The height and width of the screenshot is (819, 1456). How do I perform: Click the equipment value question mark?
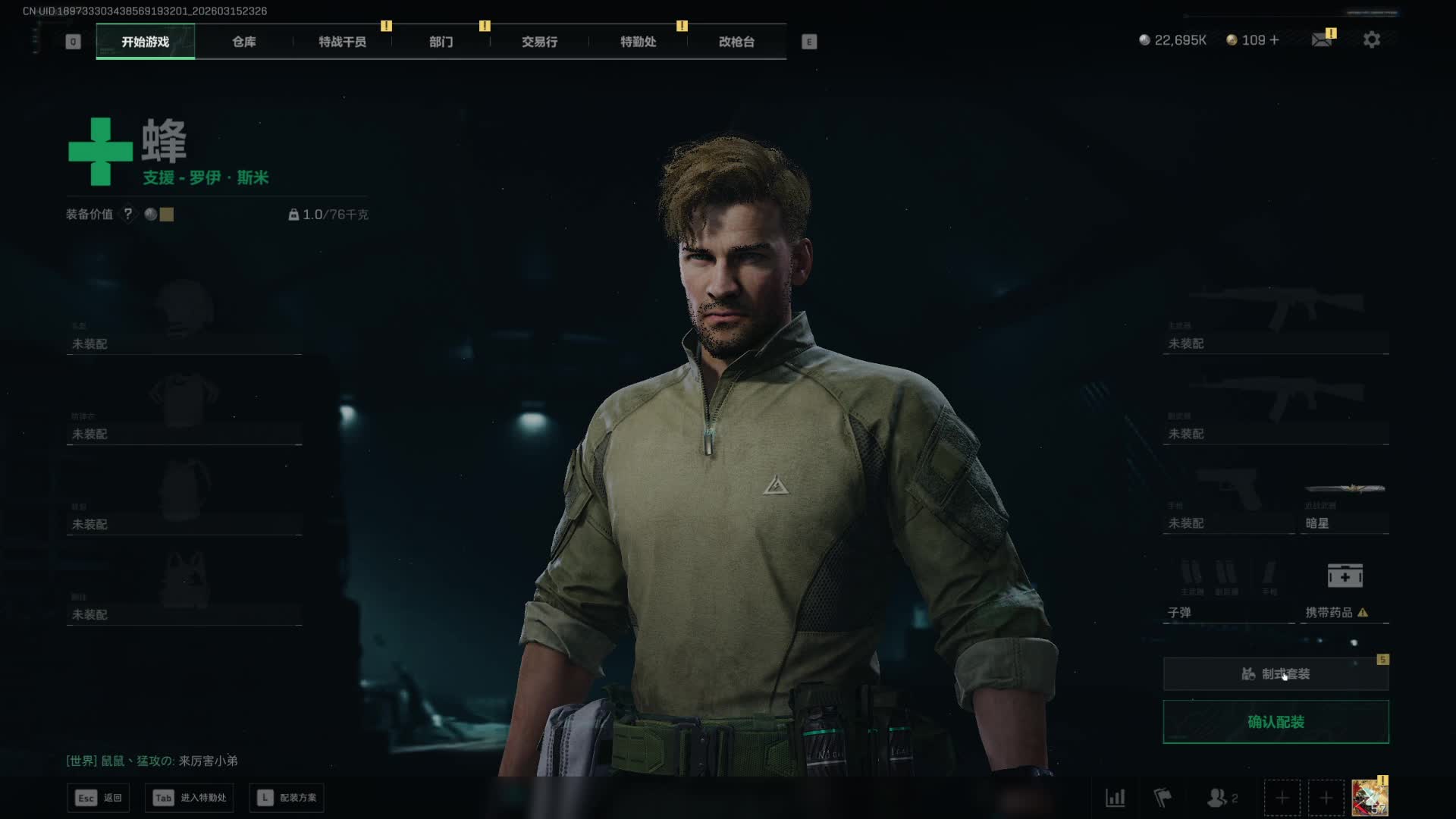click(x=128, y=215)
